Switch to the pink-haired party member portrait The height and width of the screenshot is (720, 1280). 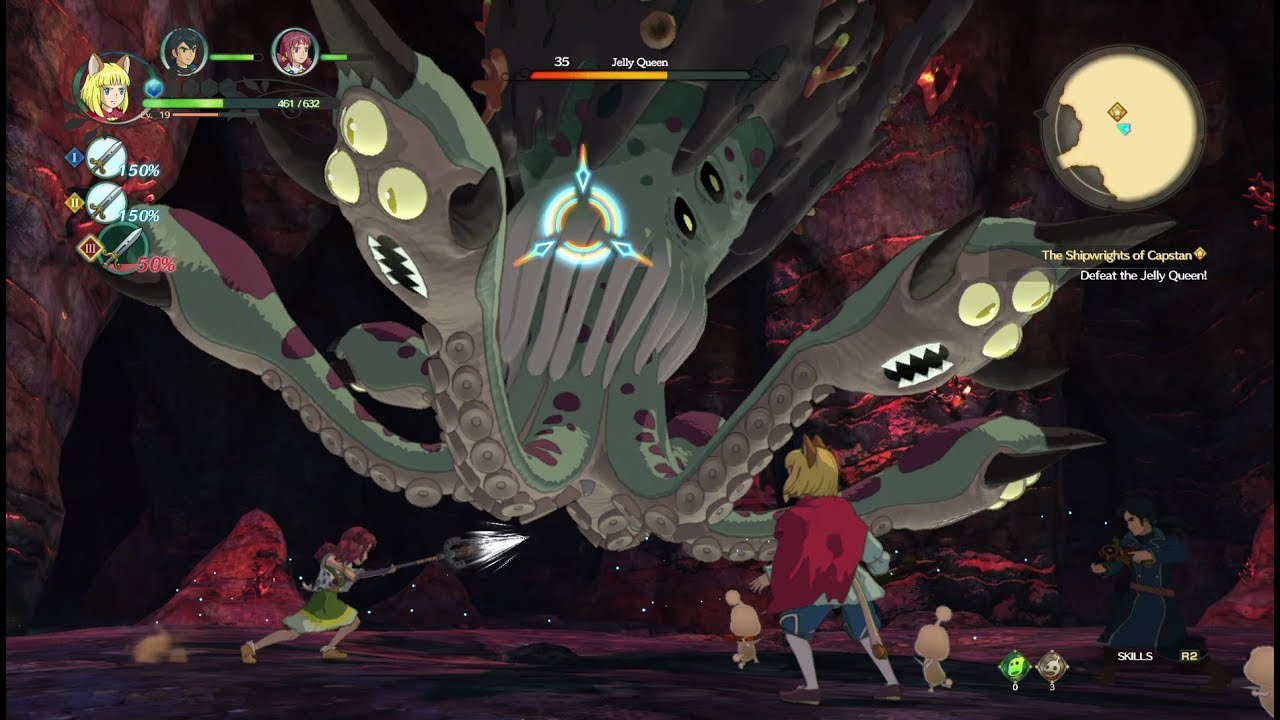[x=295, y=52]
